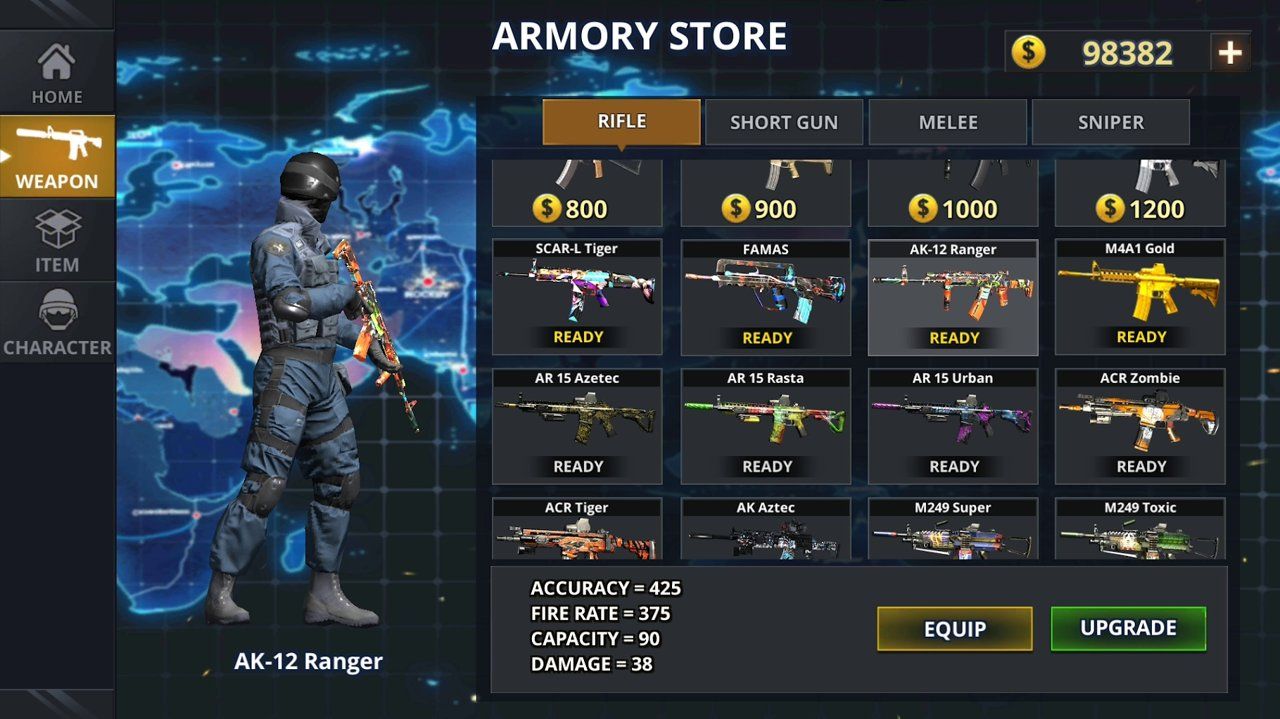
Task: Add more coins with the plus button
Action: pos(1230,53)
